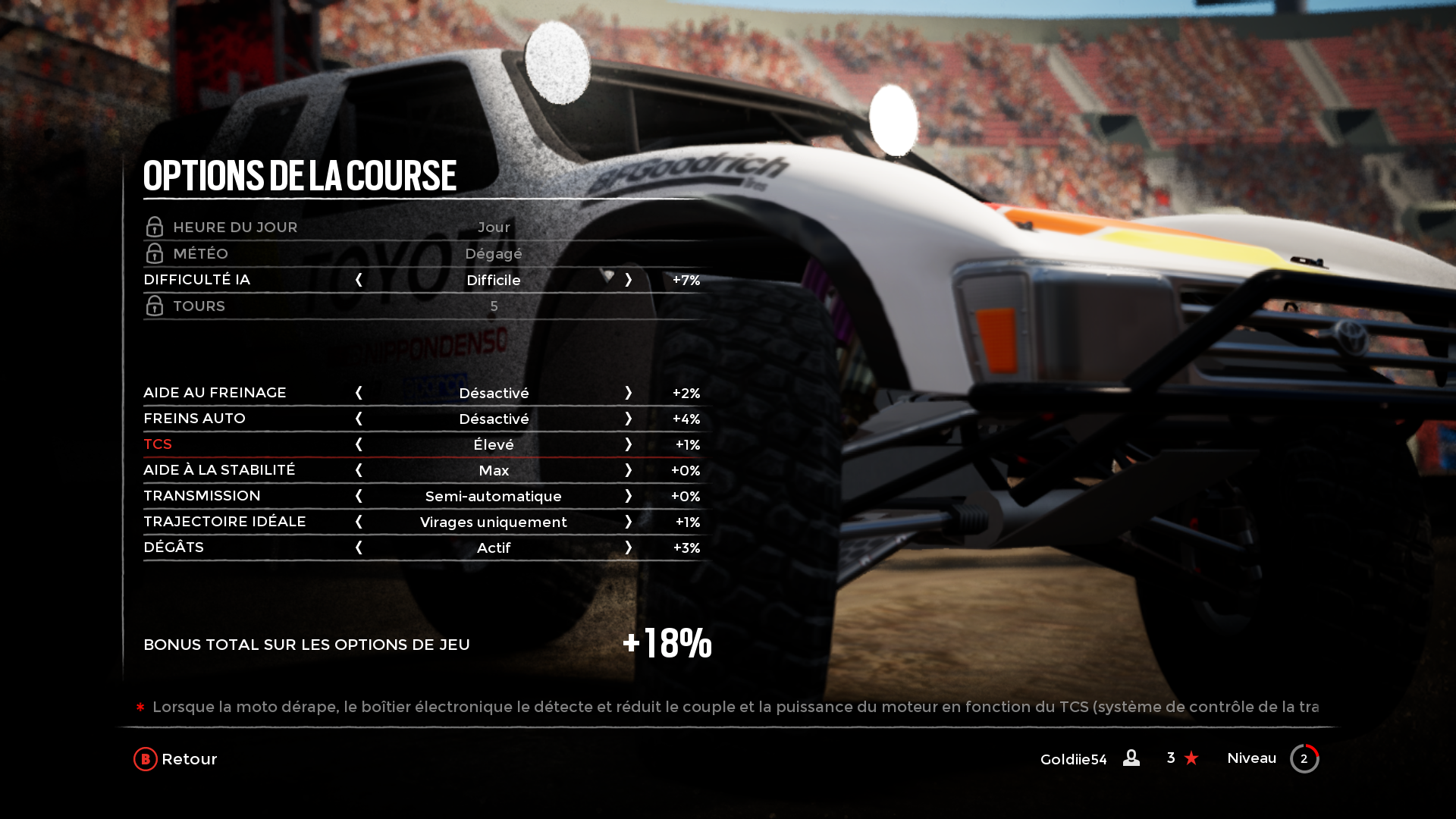
Task: Change Freins auto with left arrow
Action: [359, 419]
